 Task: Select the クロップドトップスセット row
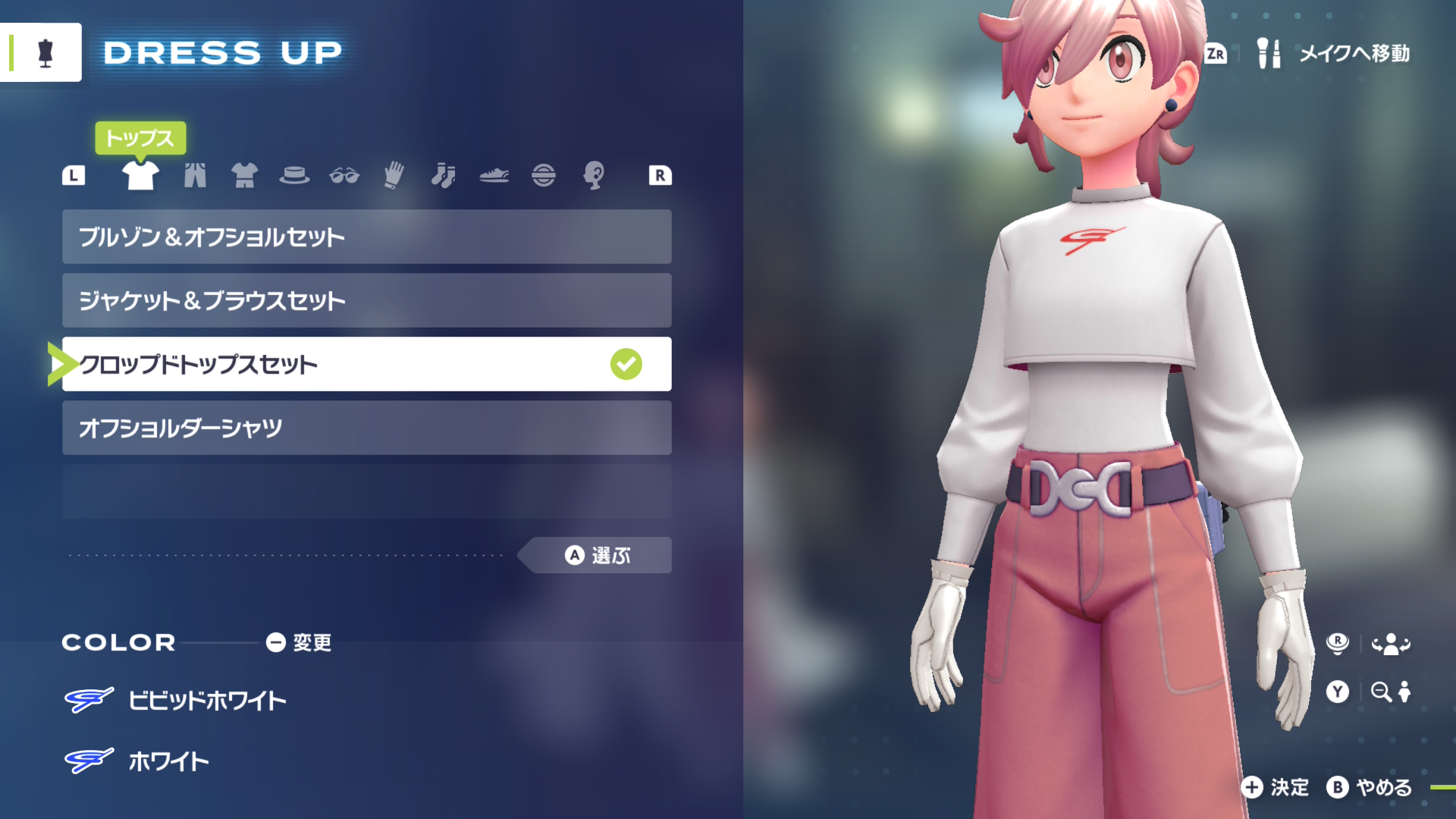click(366, 364)
